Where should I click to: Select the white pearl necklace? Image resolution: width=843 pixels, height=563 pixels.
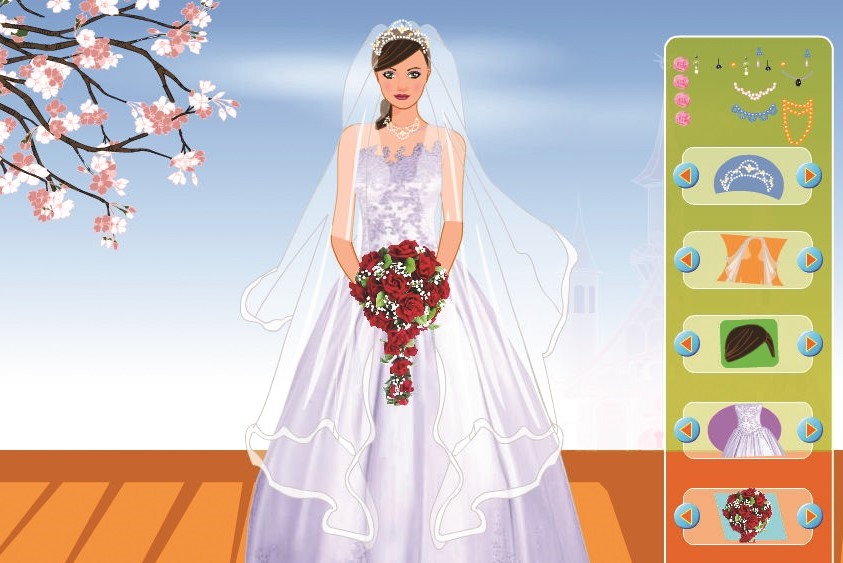click(x=754, y=93)
